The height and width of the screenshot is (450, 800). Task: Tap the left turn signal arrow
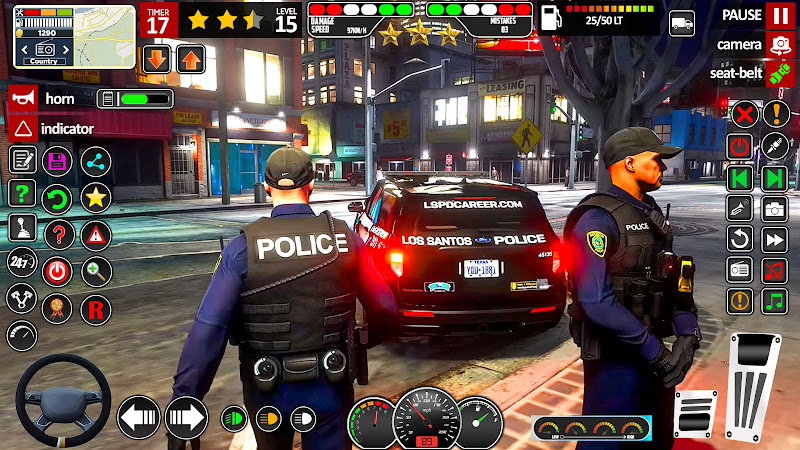click(138, 415)
